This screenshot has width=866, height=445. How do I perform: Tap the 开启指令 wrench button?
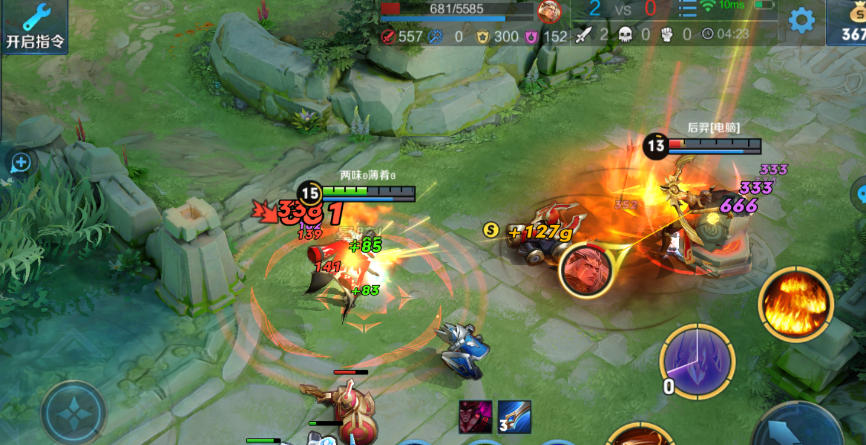[x=34, y=26]
